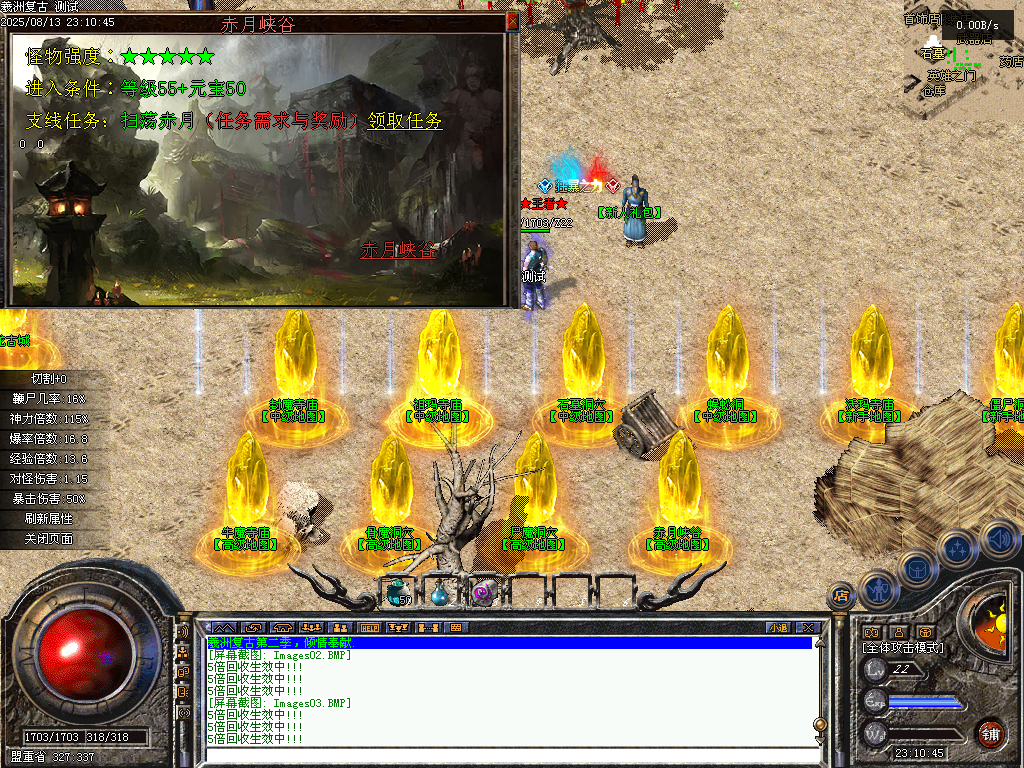
Task: Use the teal potion jar hotbar slot
Action: [396, 592]
